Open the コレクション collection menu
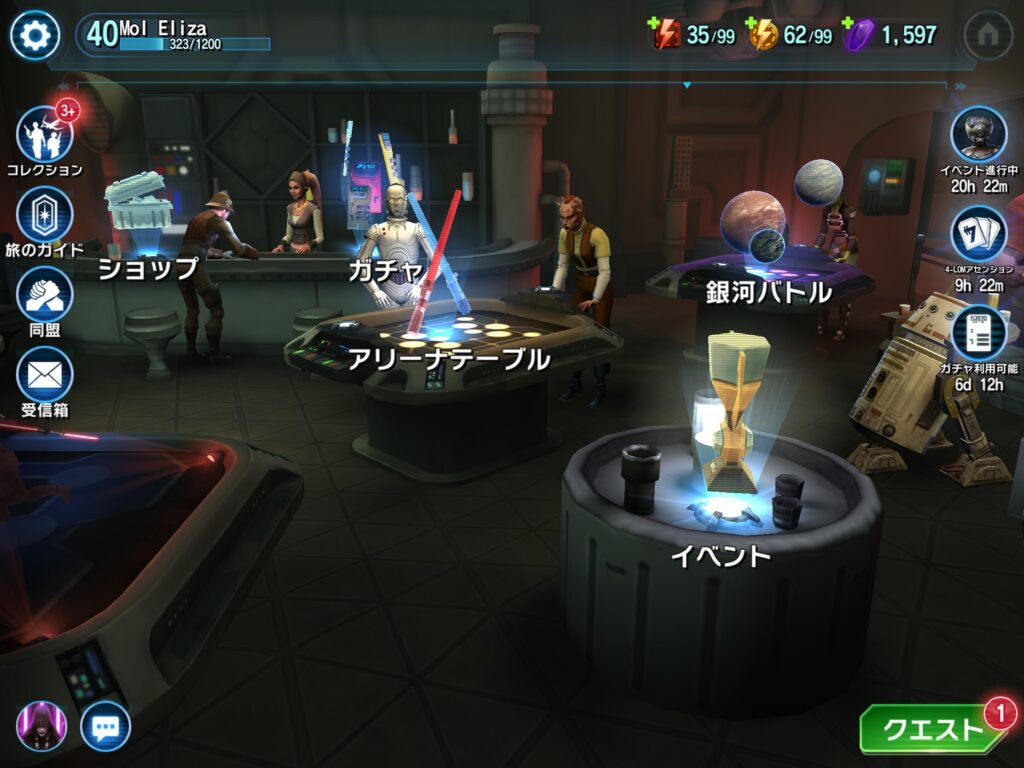The width and height of the screenshot is (1024, 768). point(45,134)
